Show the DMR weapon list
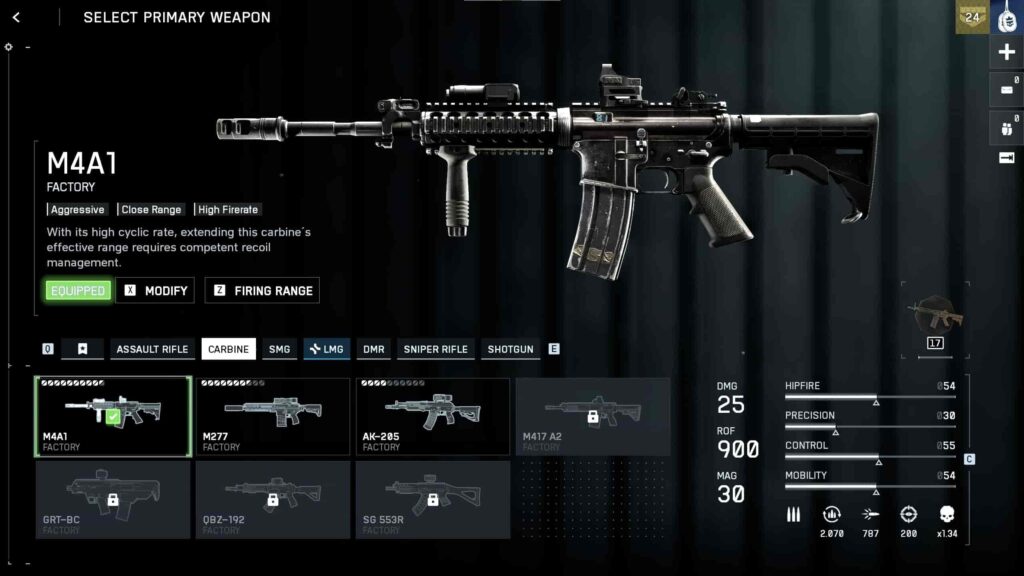 (374, 349)
